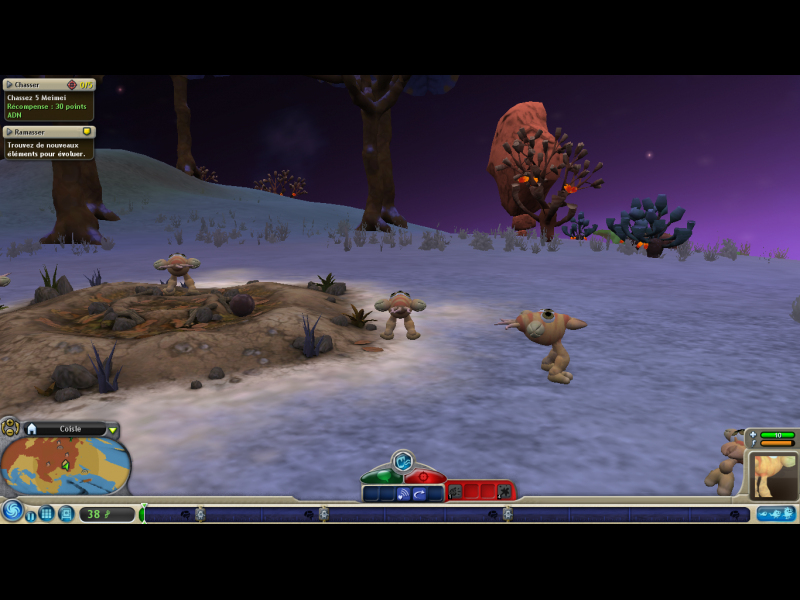Click the round gesture button above stances
This screenshot has height=600, width=800.
click(402, 461)
